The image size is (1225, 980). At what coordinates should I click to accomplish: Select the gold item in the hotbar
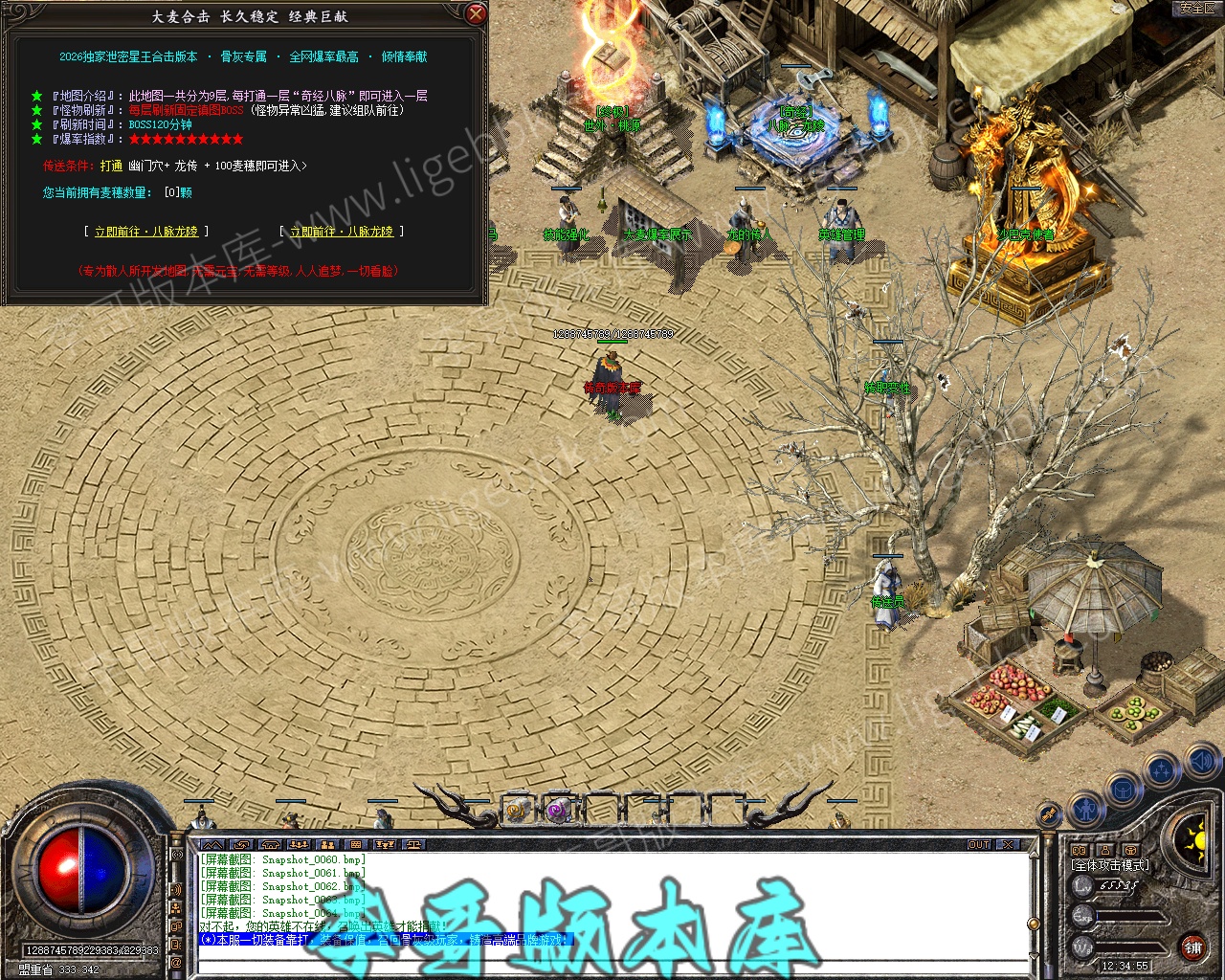coord(518,811)
